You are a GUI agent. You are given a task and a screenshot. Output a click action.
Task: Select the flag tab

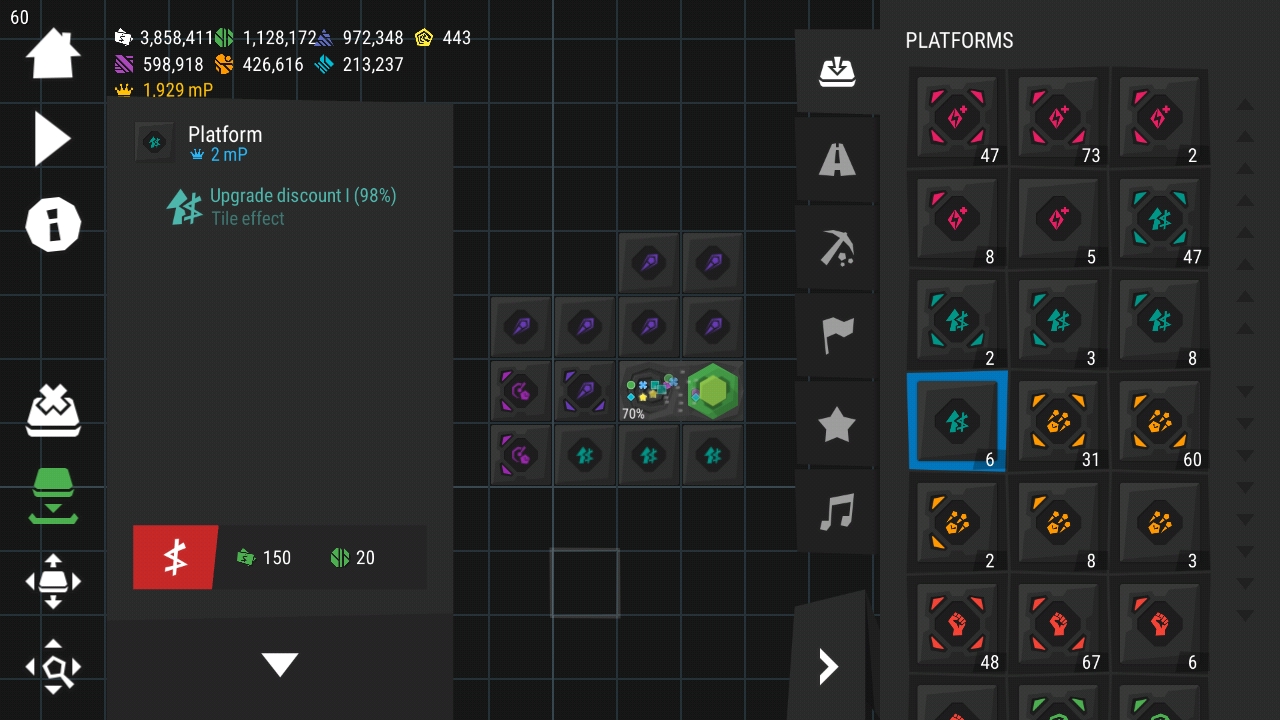coord(836,335)
